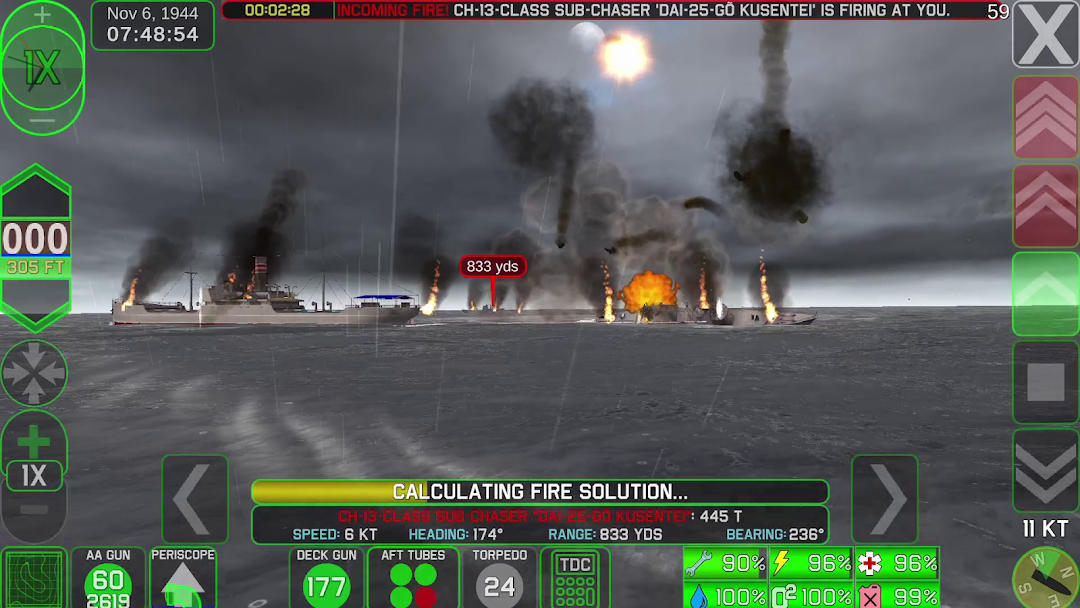Order all stop with the square button
The image size is (1080, 608).
tap(1045, 382)
